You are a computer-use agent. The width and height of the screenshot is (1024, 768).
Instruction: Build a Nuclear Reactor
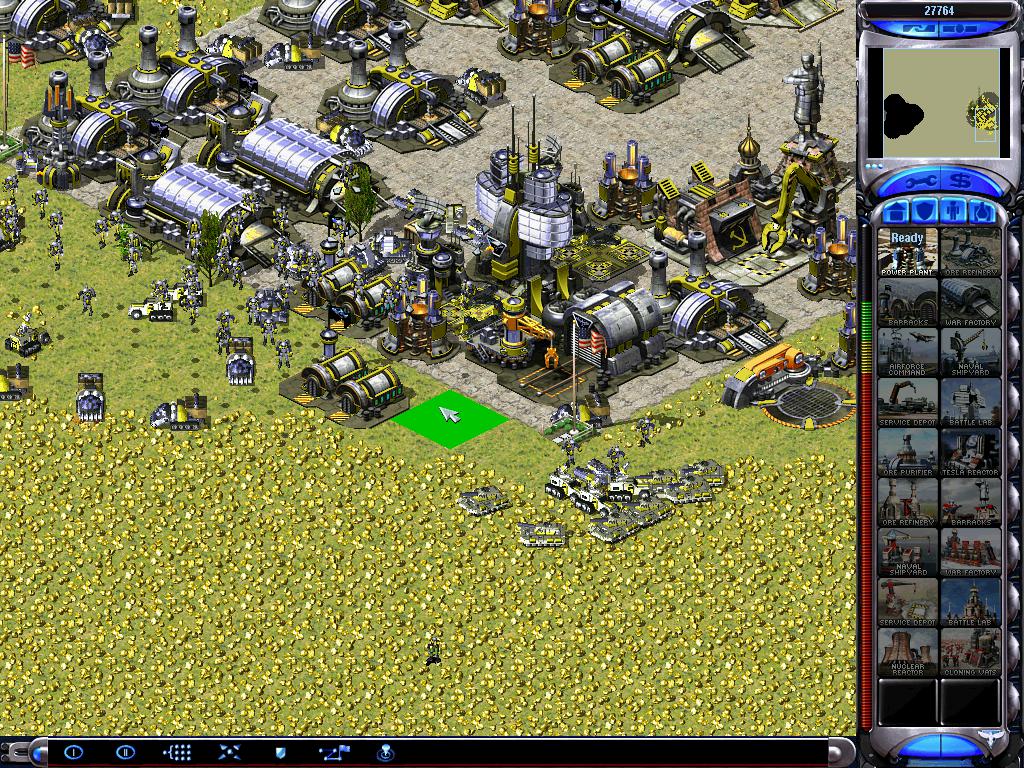pos(908,652)
